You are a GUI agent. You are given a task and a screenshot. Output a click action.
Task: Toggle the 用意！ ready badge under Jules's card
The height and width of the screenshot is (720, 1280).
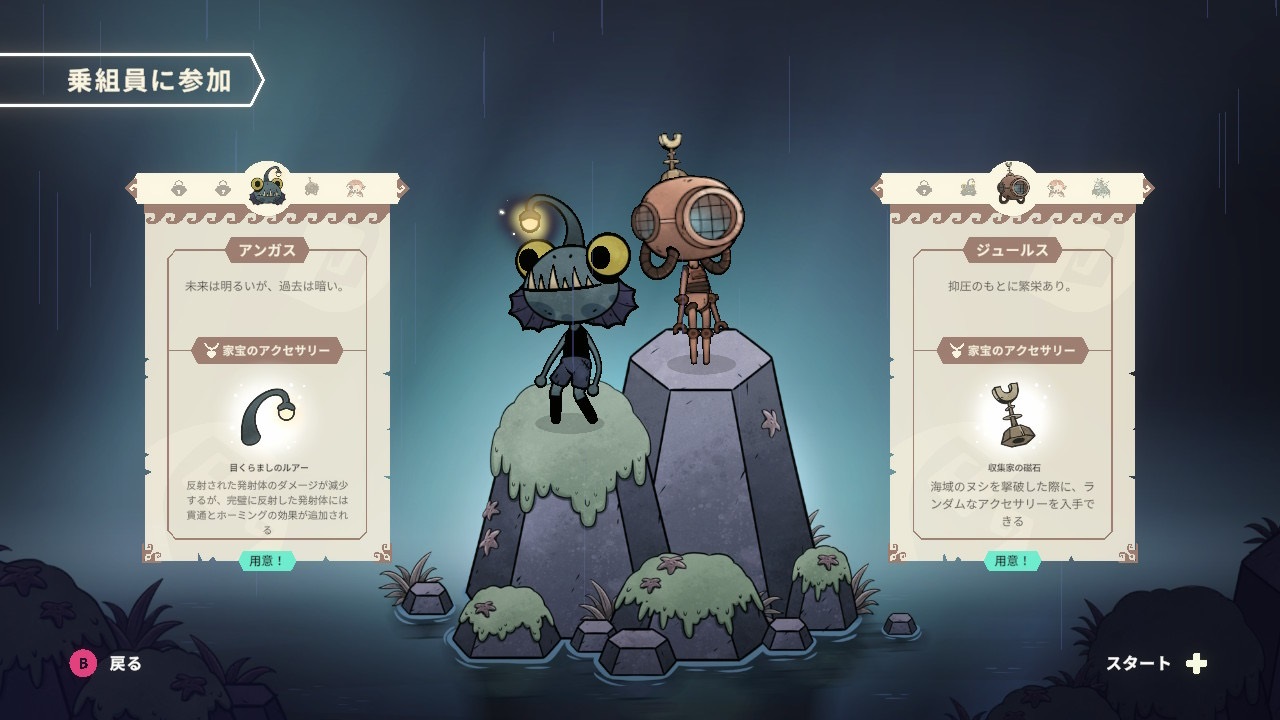pos(1012,561)
